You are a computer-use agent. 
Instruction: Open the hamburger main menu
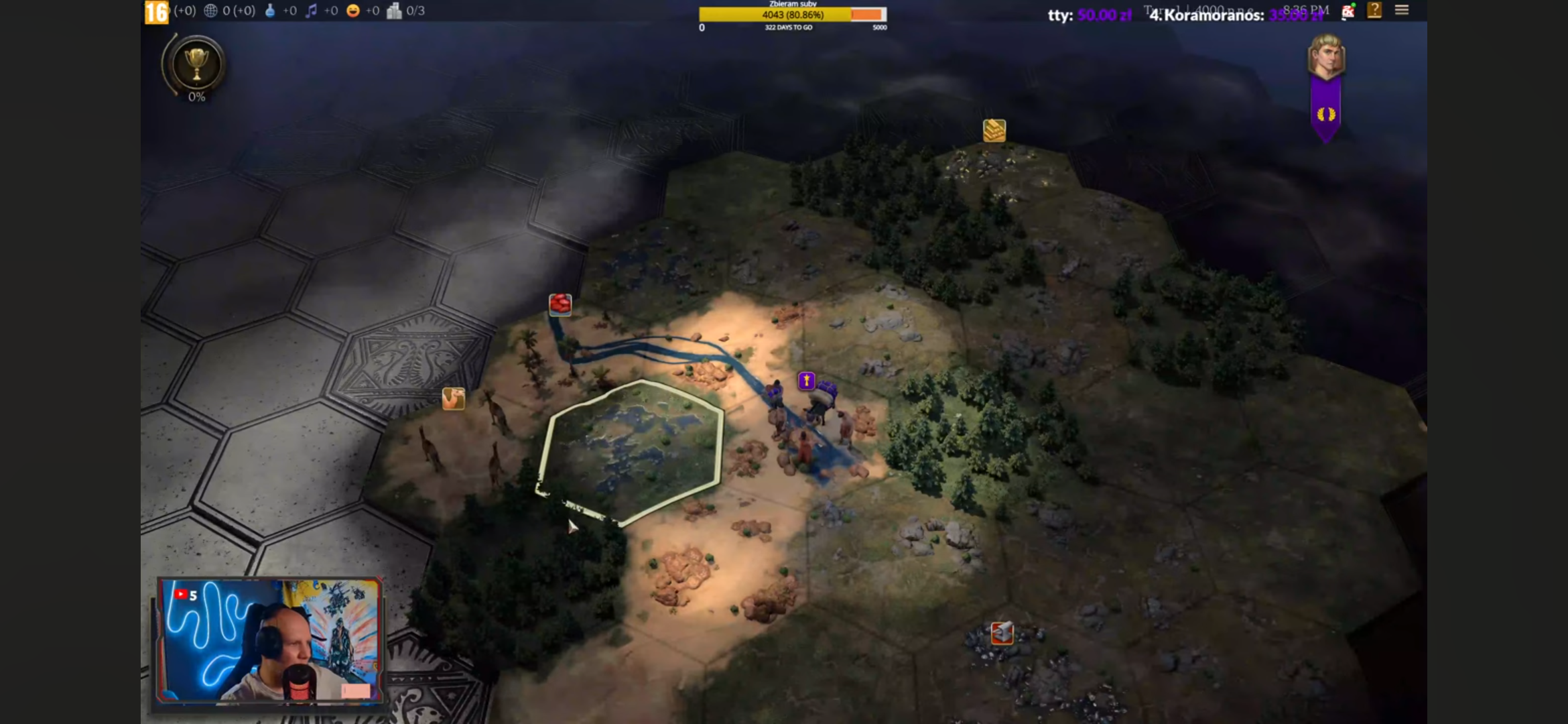[x=1402, y=10]
